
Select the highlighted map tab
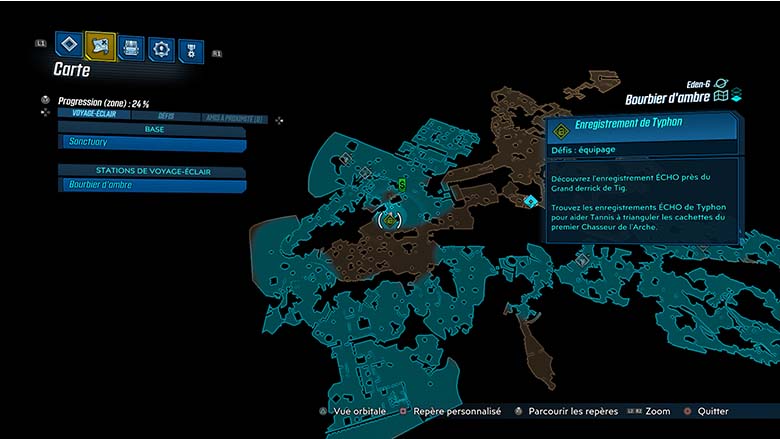pos(100,45)
